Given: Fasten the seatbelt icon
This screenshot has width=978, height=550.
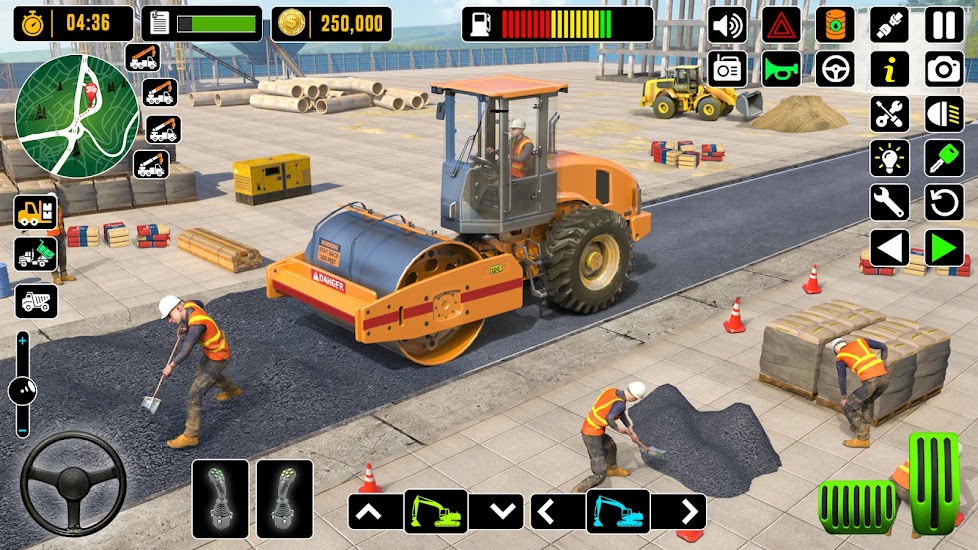Looking at the screenshot, I should [x=889, y=24].
